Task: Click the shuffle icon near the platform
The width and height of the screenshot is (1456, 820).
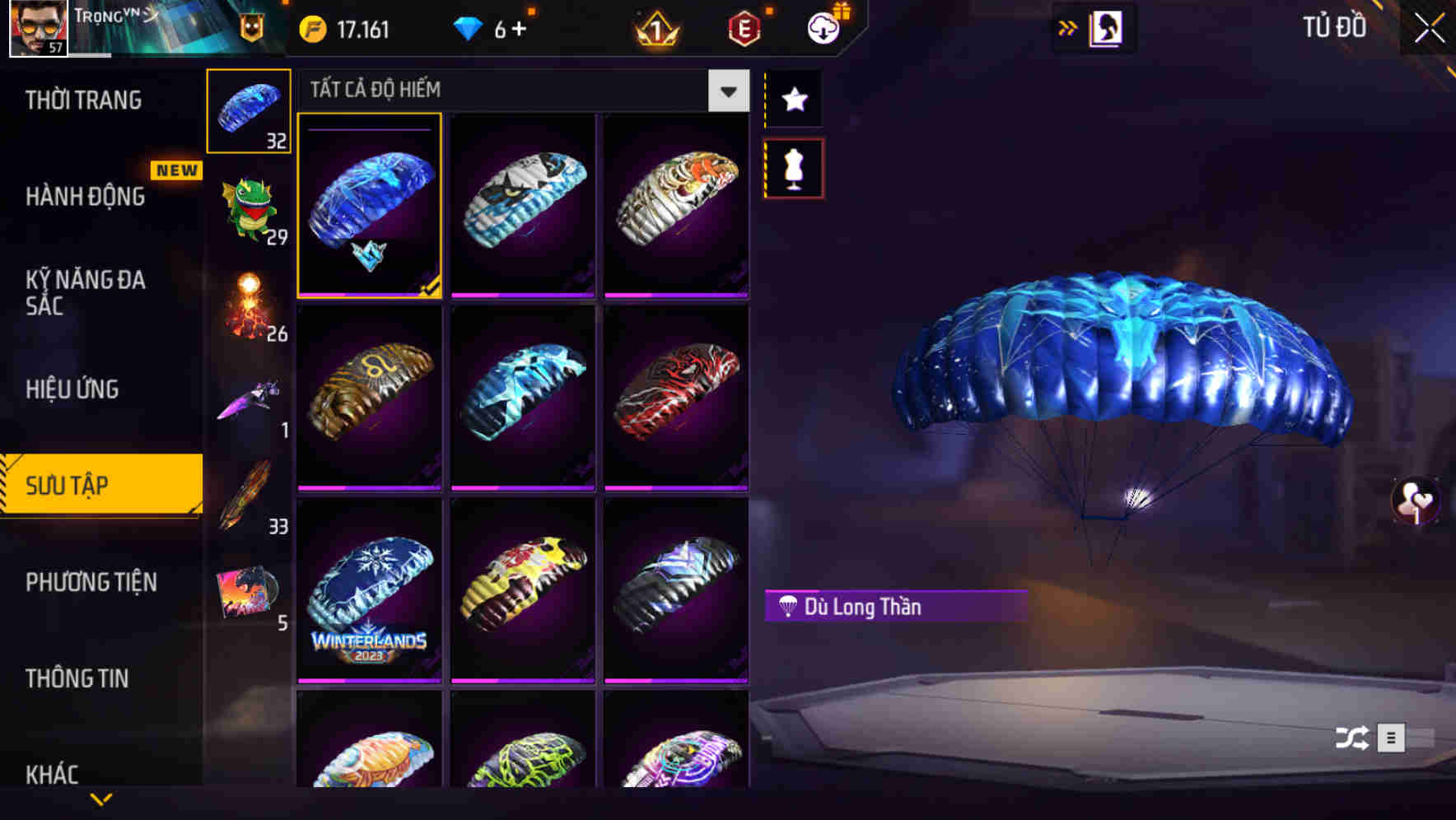Action: pyautogui.click(x=1351, y=739)
